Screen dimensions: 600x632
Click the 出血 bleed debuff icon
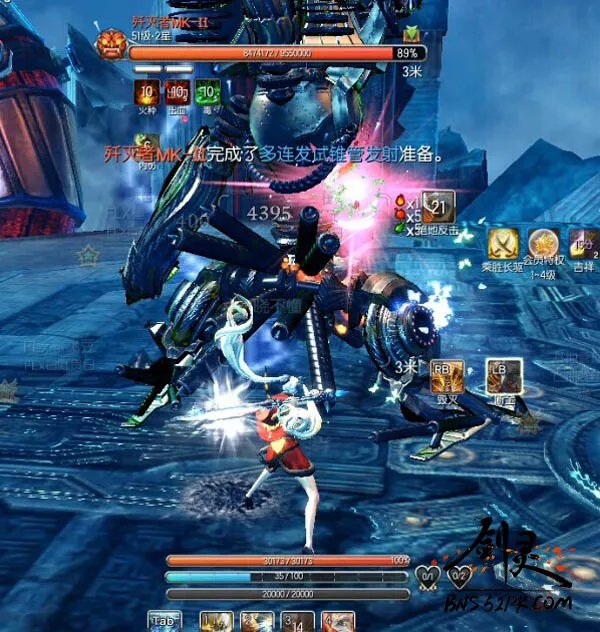coord(177,94)
